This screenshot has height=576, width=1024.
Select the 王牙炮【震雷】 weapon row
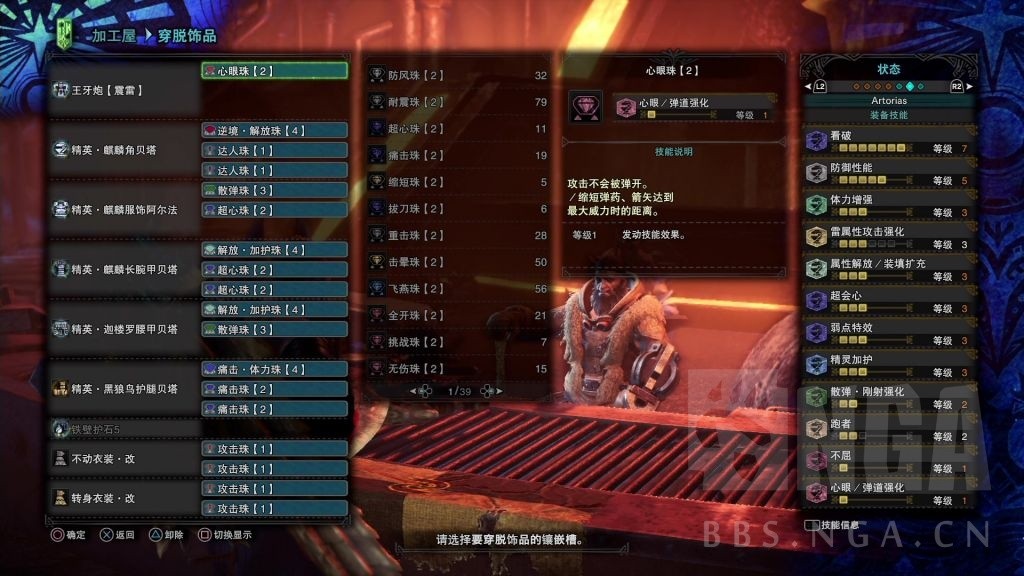[123, 90]
